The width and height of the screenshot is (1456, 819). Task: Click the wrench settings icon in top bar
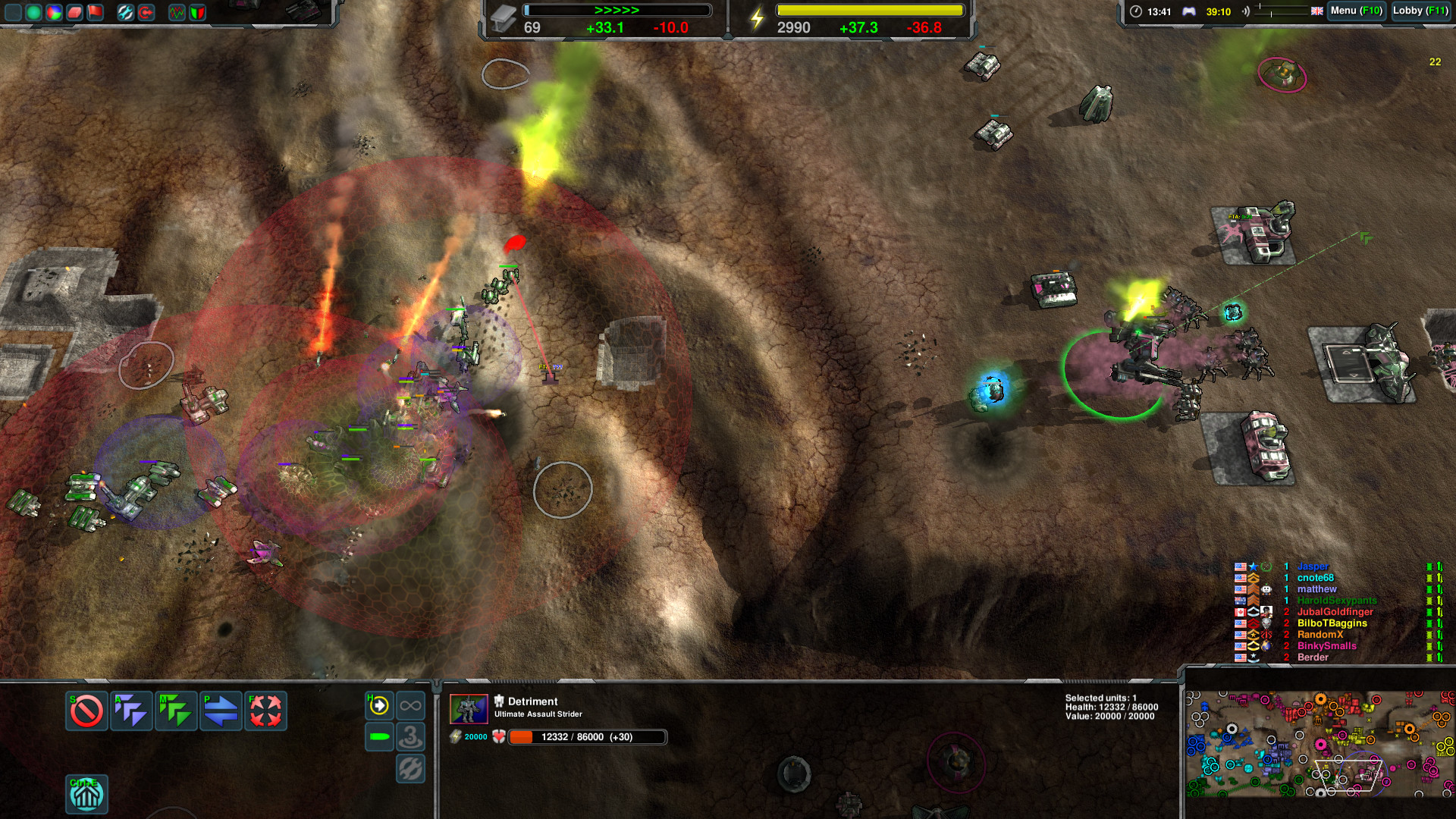[127, 11]
